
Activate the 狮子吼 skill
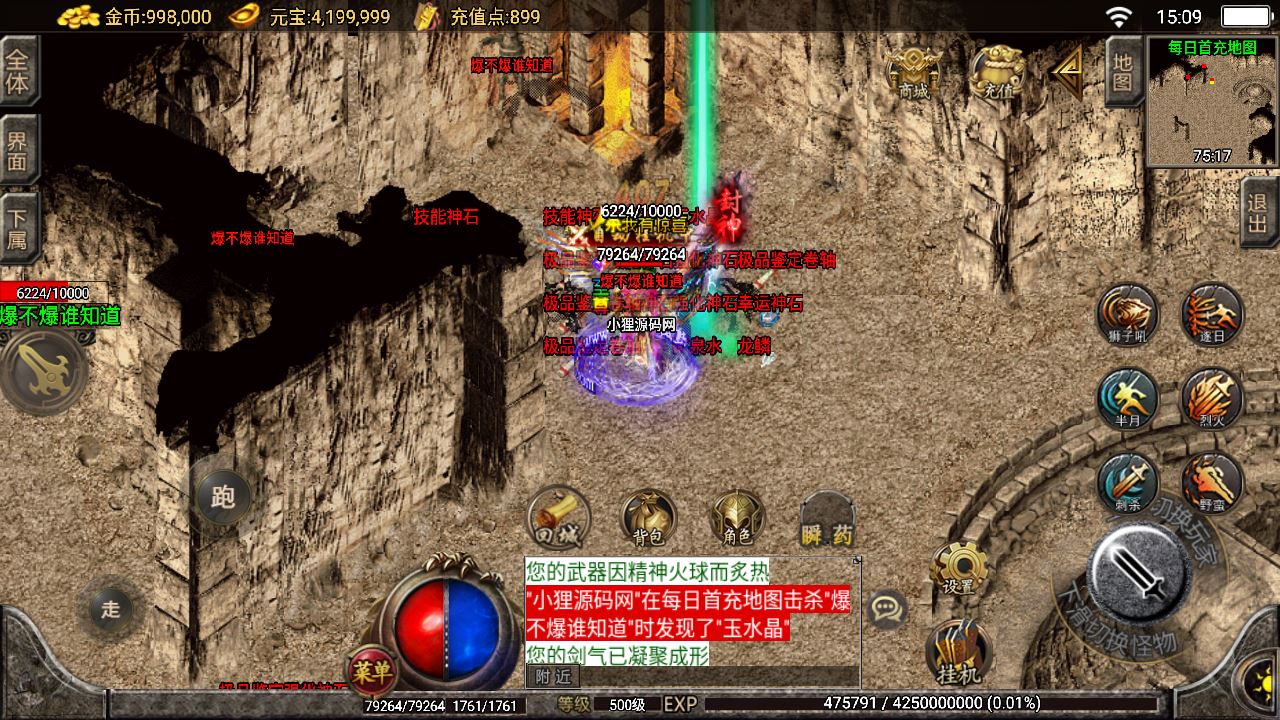coord(1127,314)
